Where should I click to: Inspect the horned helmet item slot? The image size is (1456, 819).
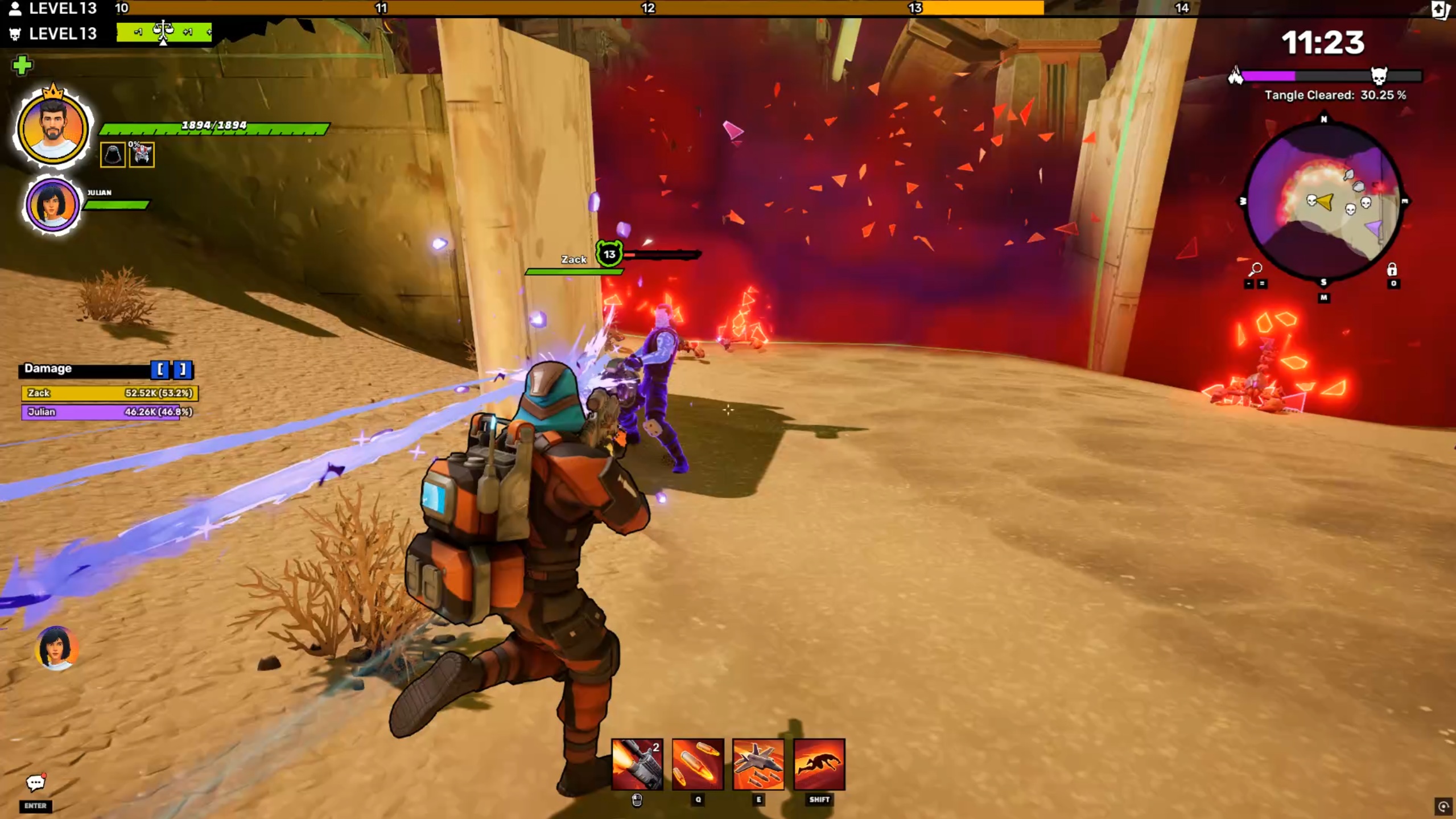[142, 155]
